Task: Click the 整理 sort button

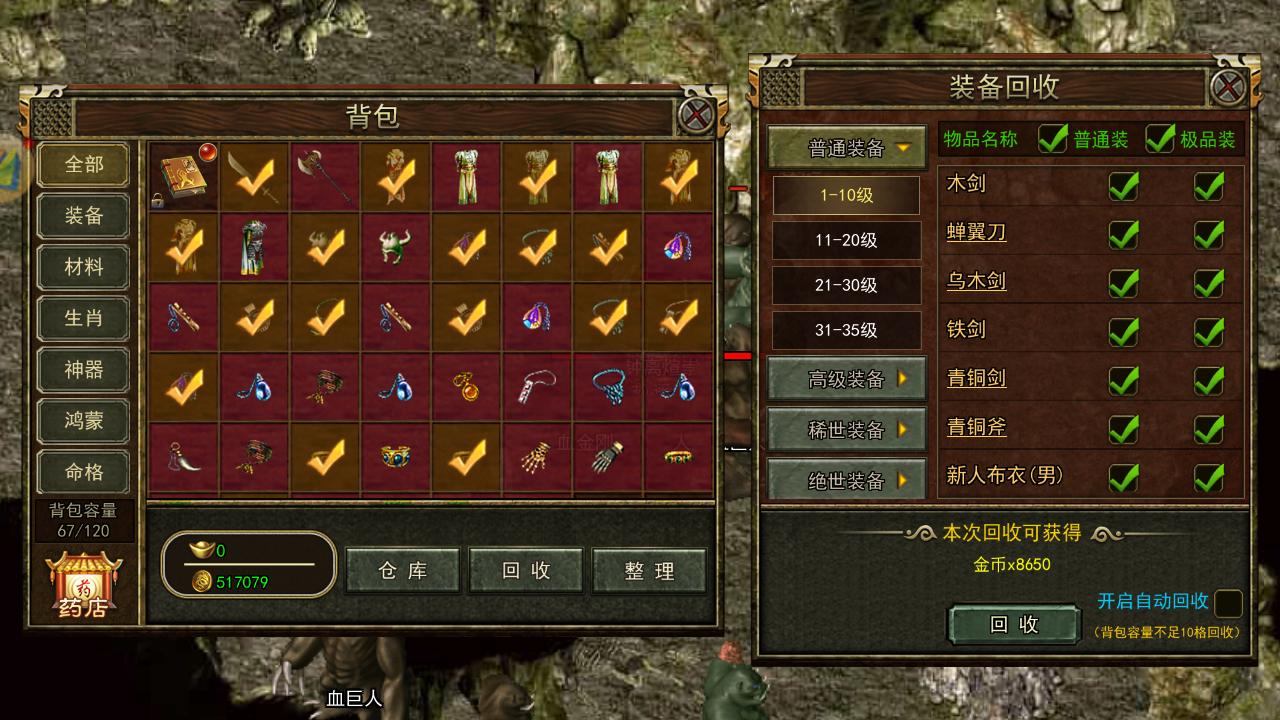Action: pyautogui.click(x=649, y=571)
